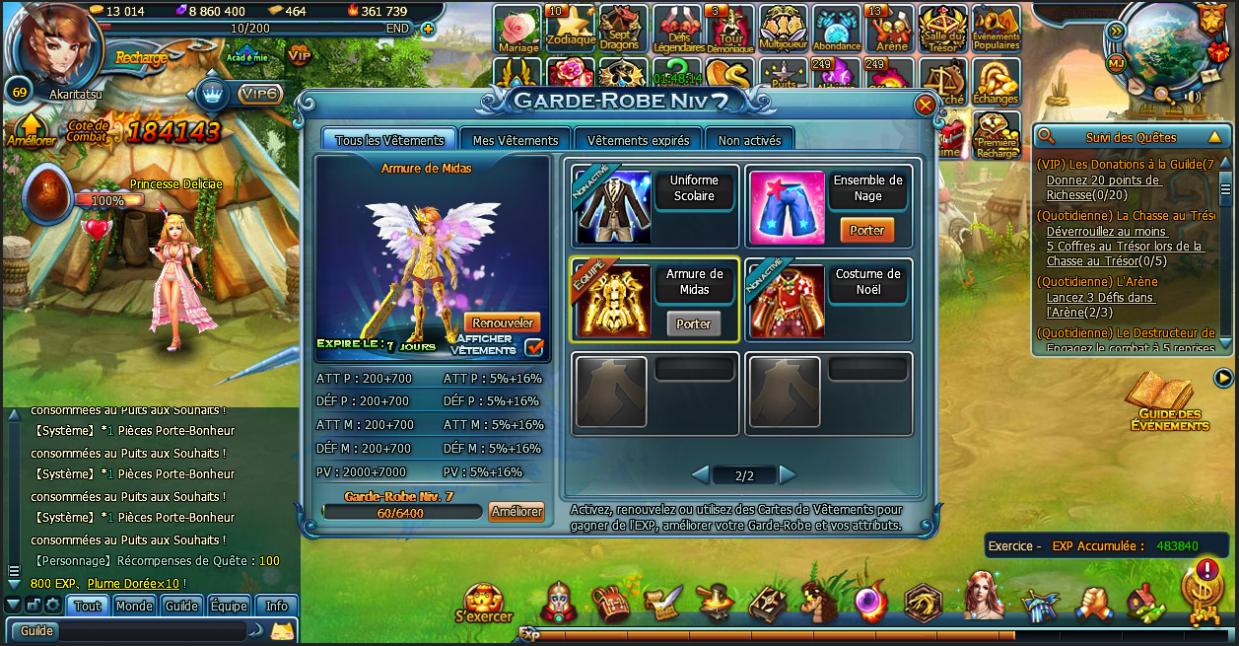Screen dimensions: 1239x646
Task: Click Renouveler for Armure de Midas
Action: 503,323
